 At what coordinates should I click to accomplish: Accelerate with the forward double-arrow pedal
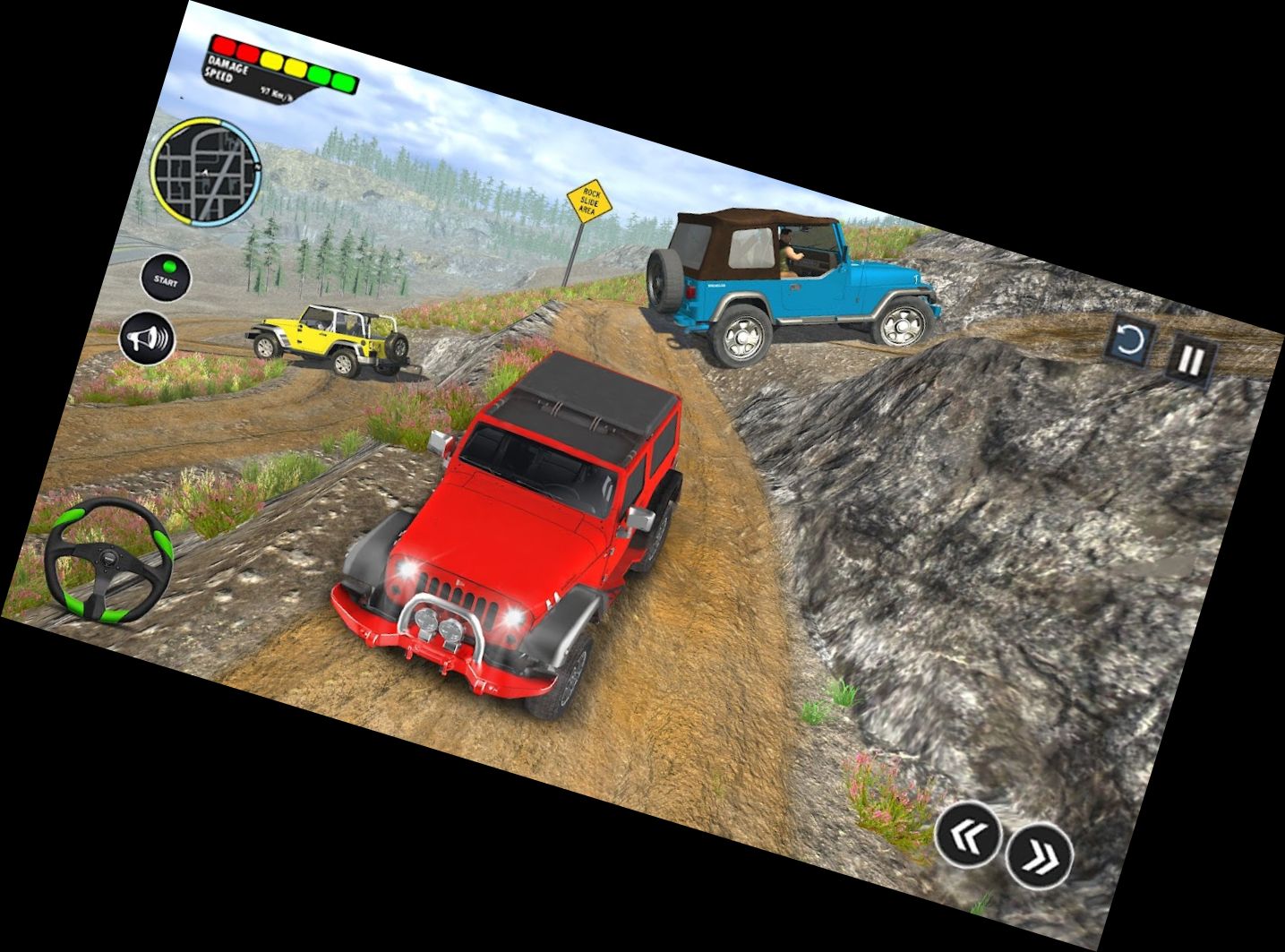[x=1039, y=856]
